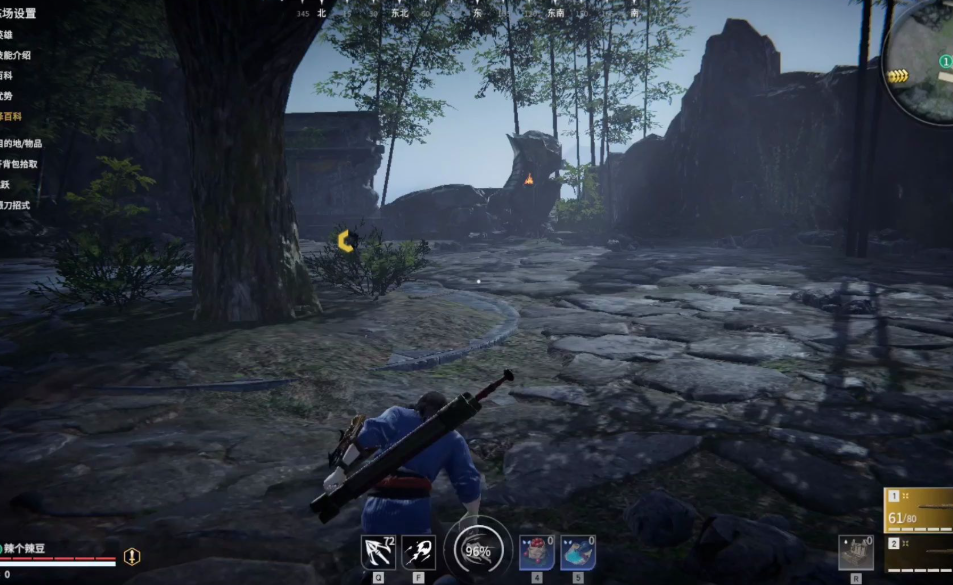Choose the 目的地/物品 menu entry
This screenshot has width=953, height=585.
point(22,143)
